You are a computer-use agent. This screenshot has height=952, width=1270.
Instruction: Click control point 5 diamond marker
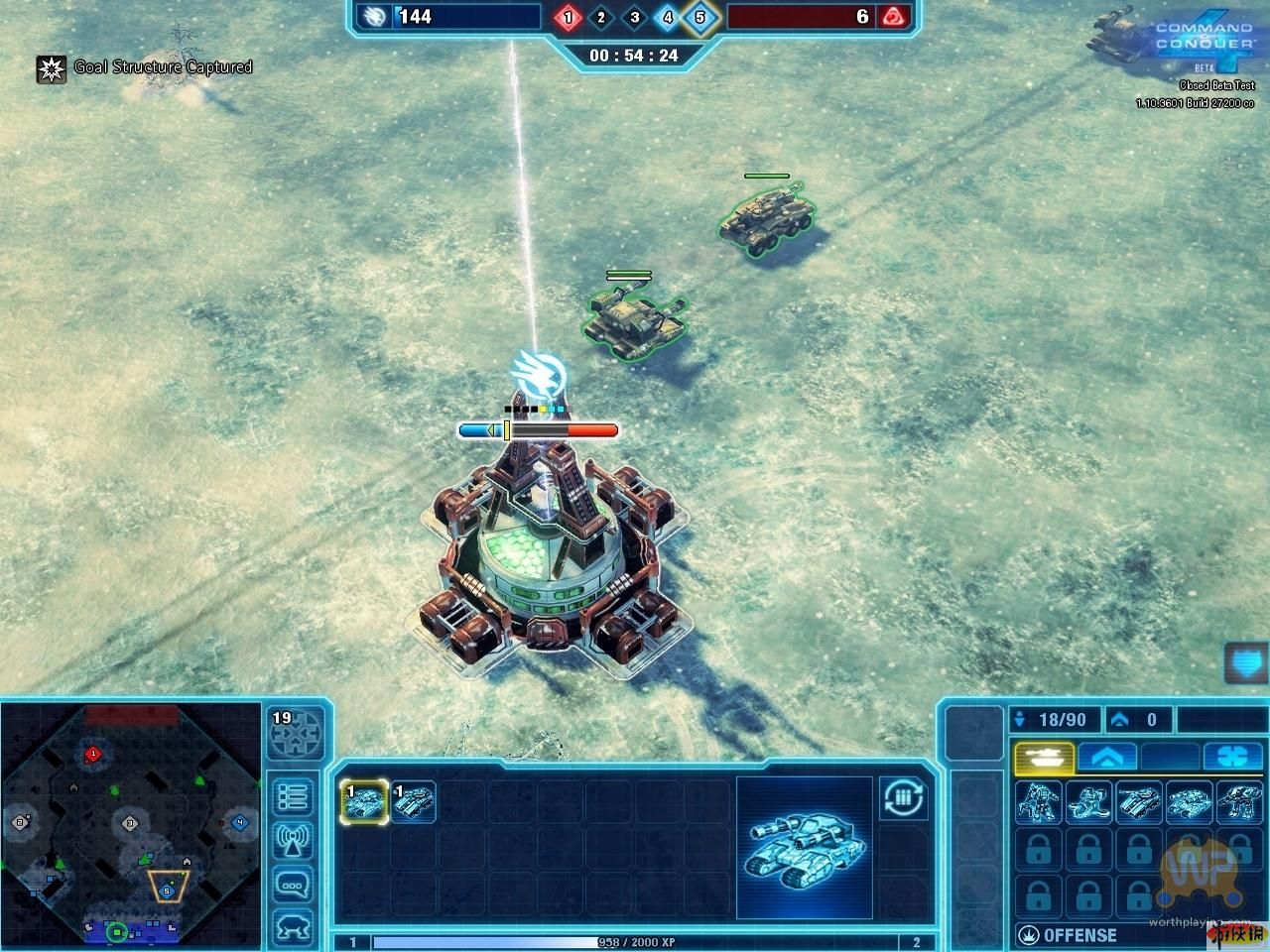click(x=700, y=17)
